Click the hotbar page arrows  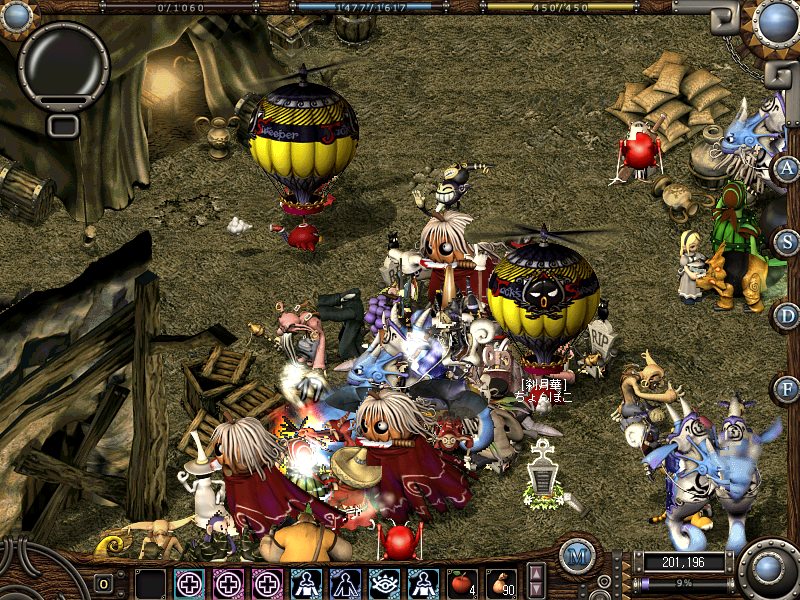536,581
